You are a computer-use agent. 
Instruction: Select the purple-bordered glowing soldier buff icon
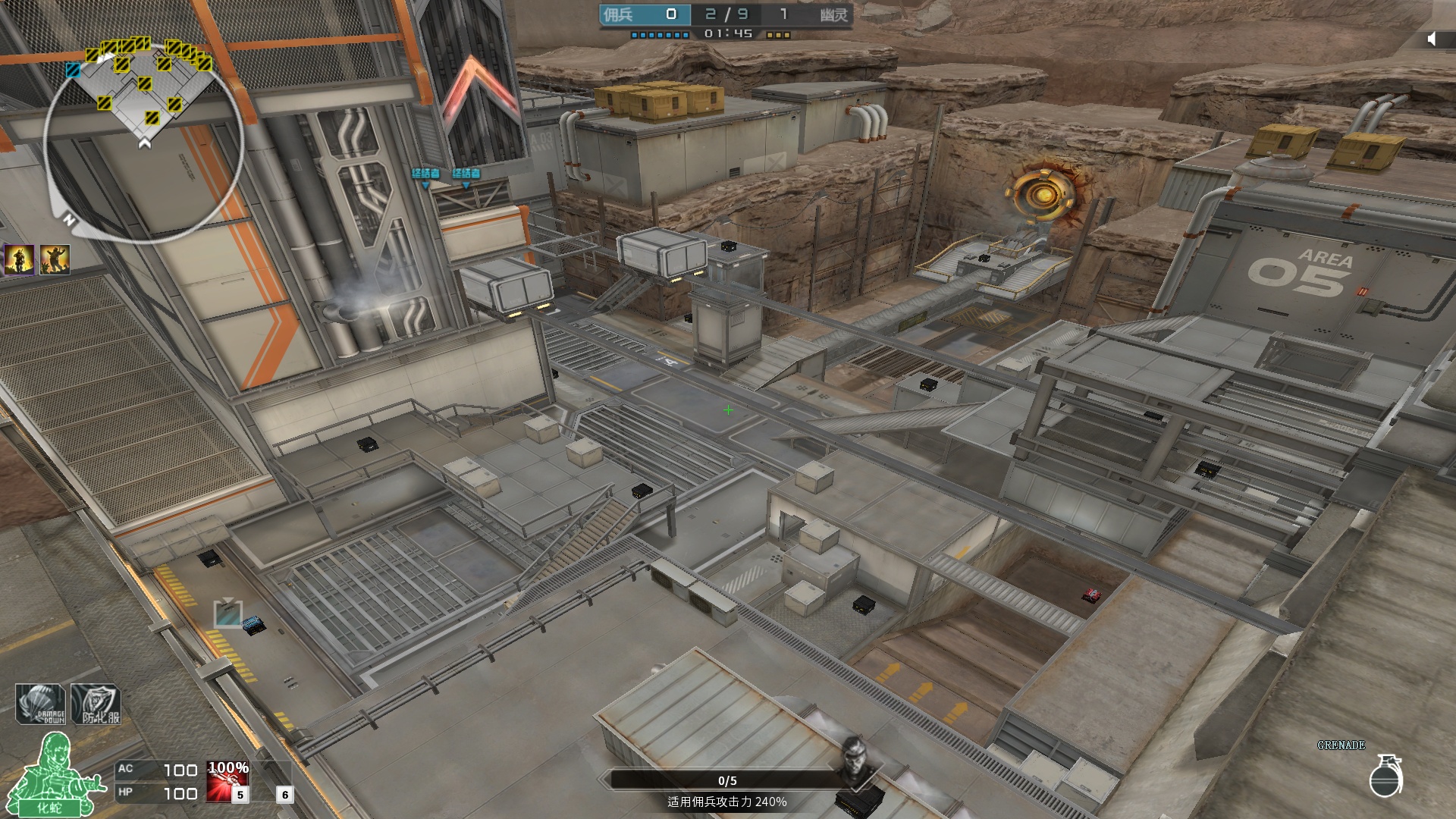point(19,259)
